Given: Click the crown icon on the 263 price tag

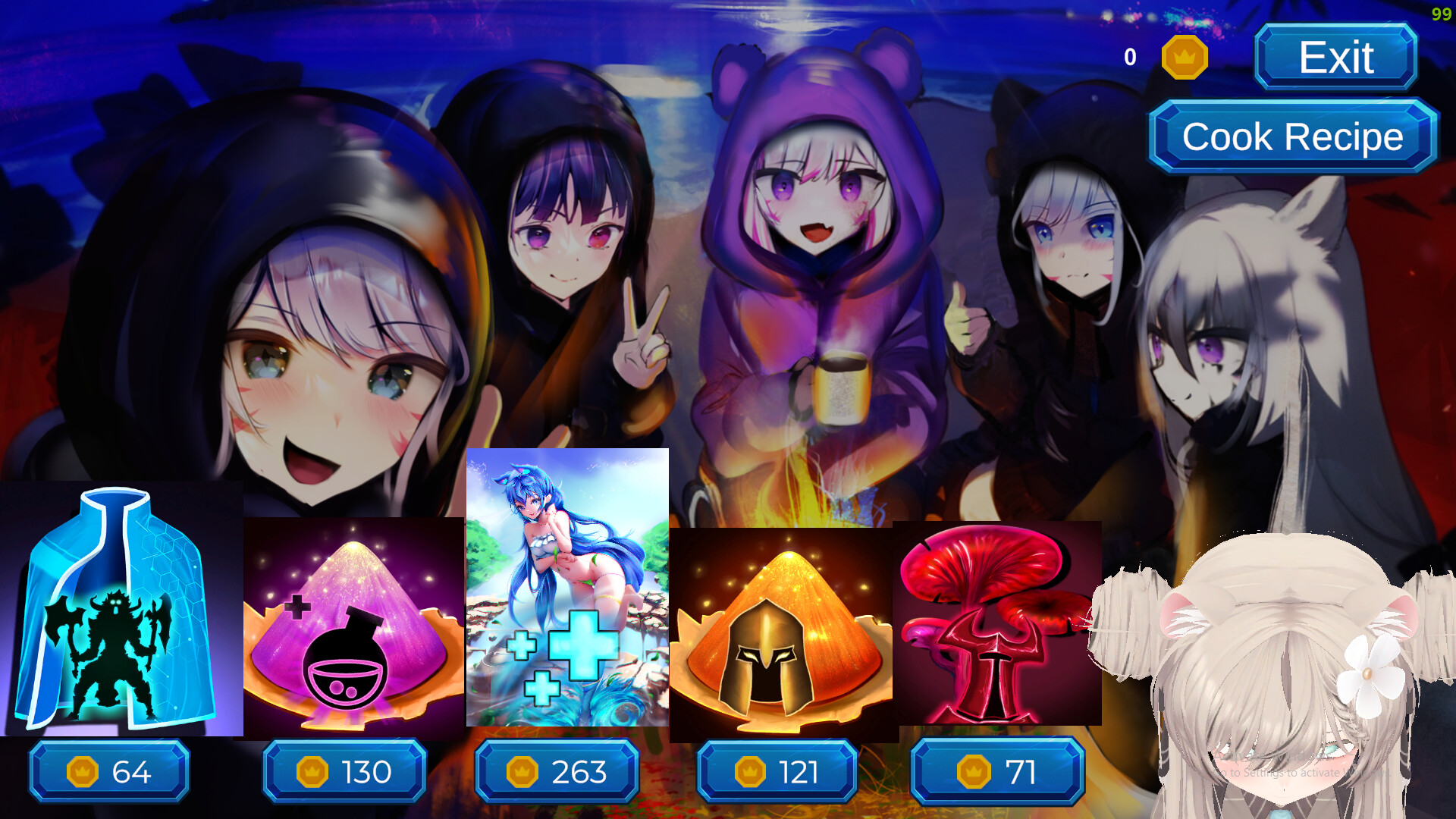Looking at the screenshot, I should click(521, 771).
